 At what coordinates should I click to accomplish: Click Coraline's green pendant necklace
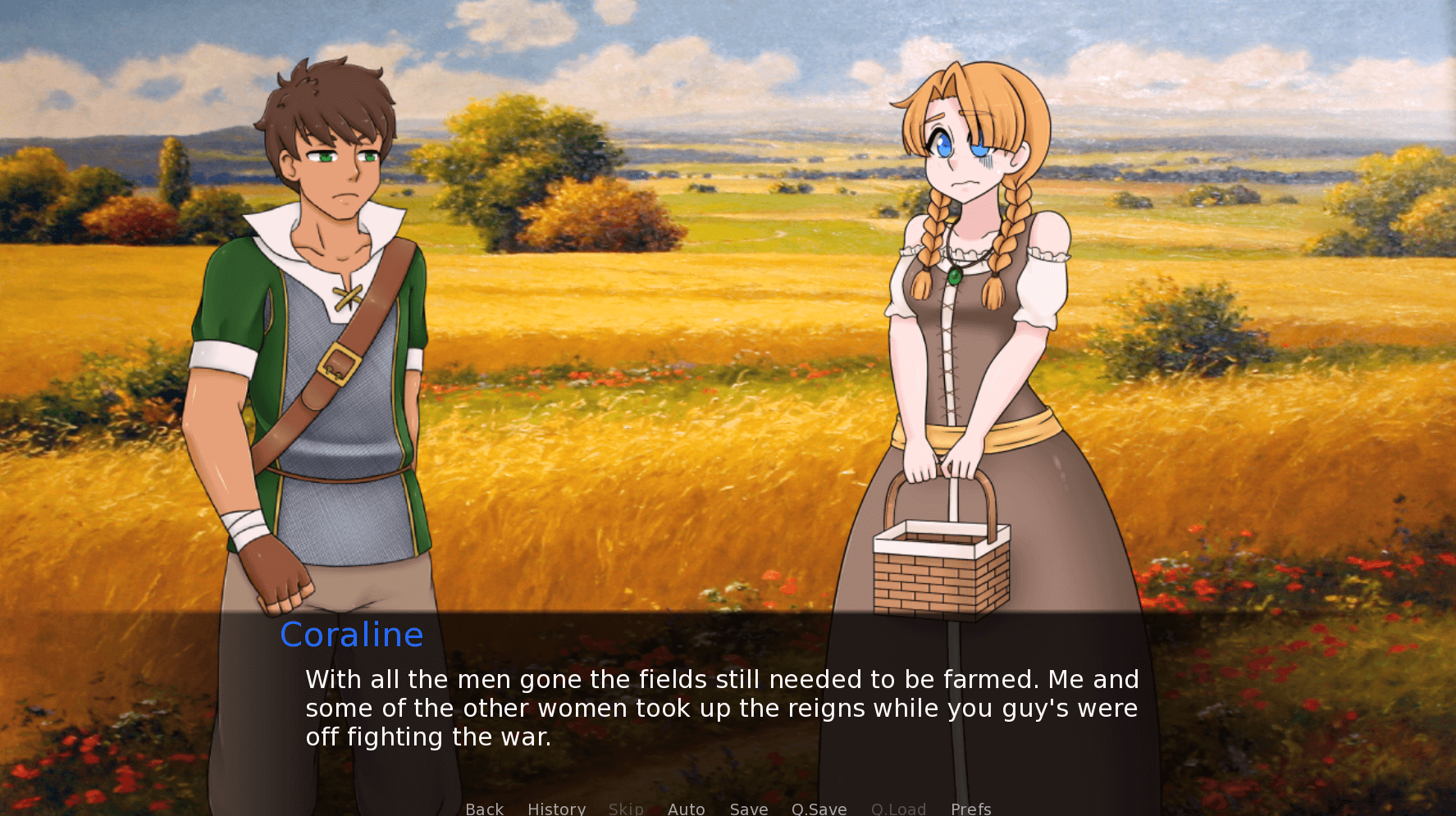click(x=954, y=275)
